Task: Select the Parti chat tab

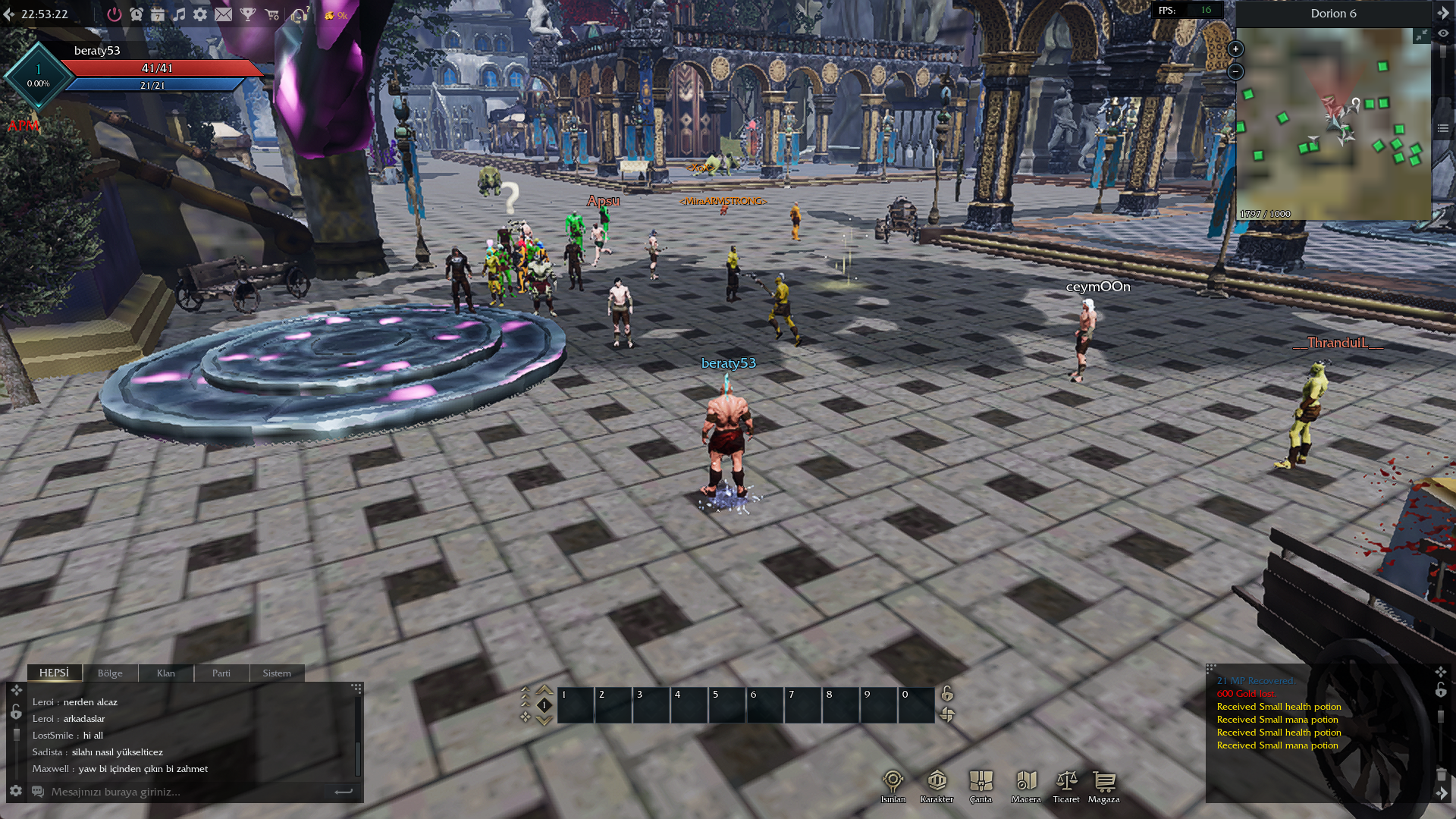Action: pos(221,673)
